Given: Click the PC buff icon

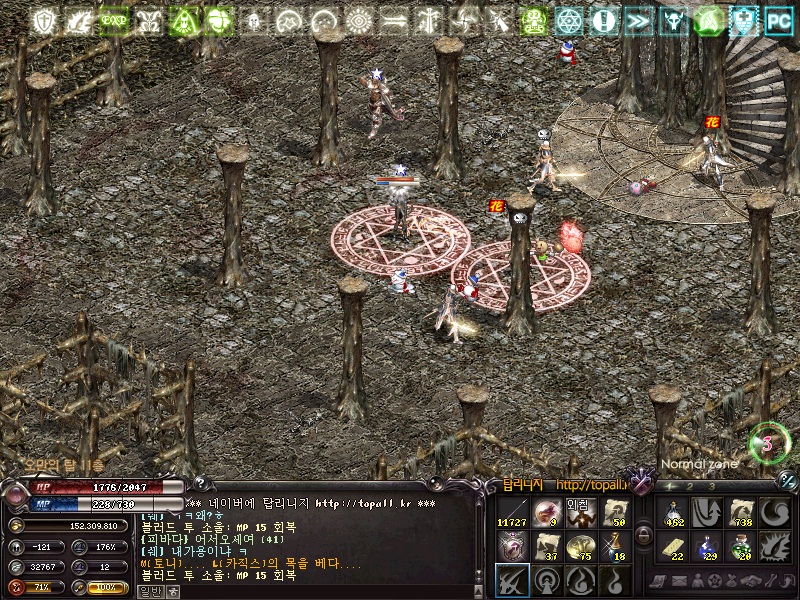Looking at the screenshot, I should point(778,20).
